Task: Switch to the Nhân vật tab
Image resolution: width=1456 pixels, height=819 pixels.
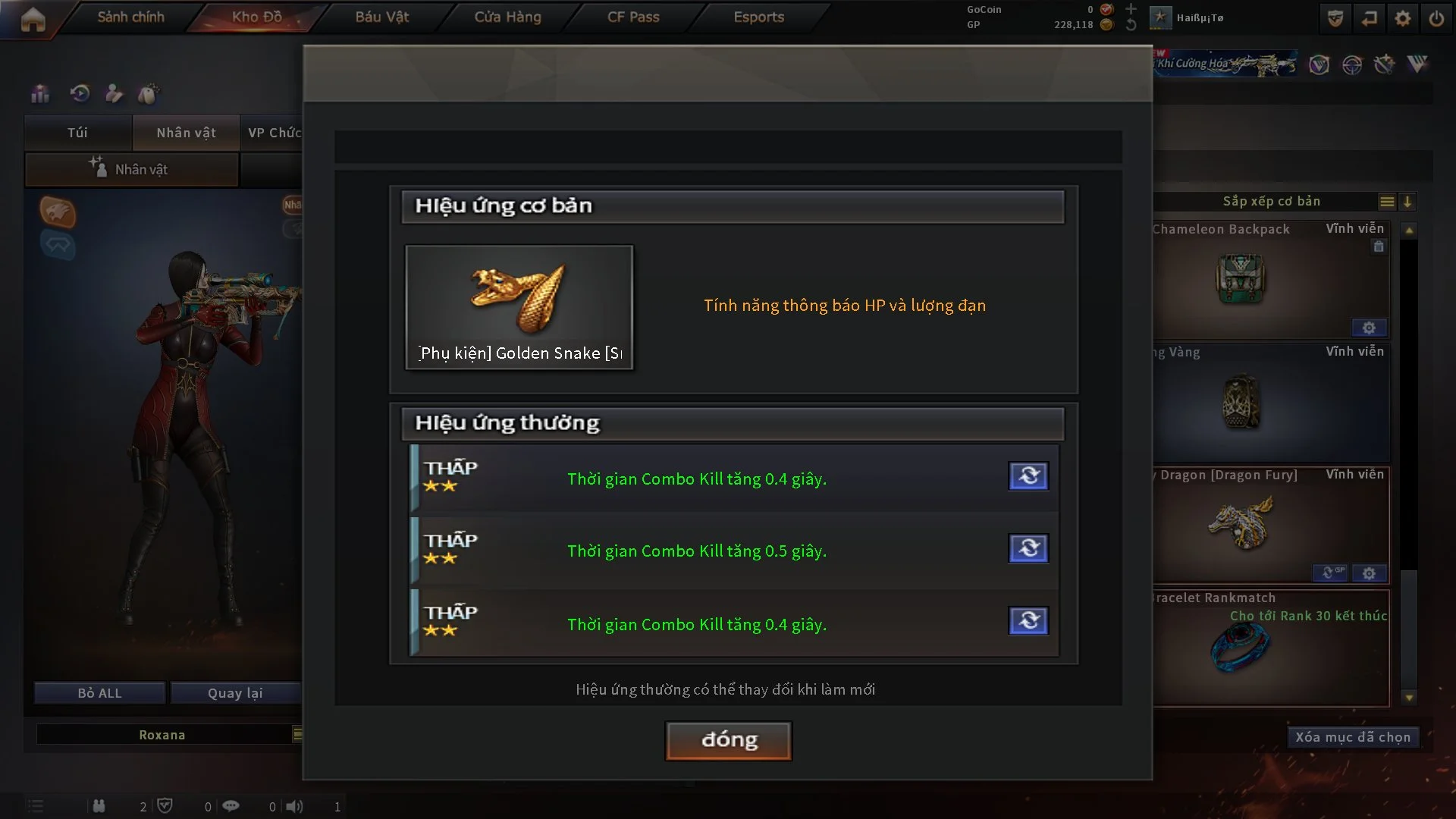Action: (x=186, y=133)
